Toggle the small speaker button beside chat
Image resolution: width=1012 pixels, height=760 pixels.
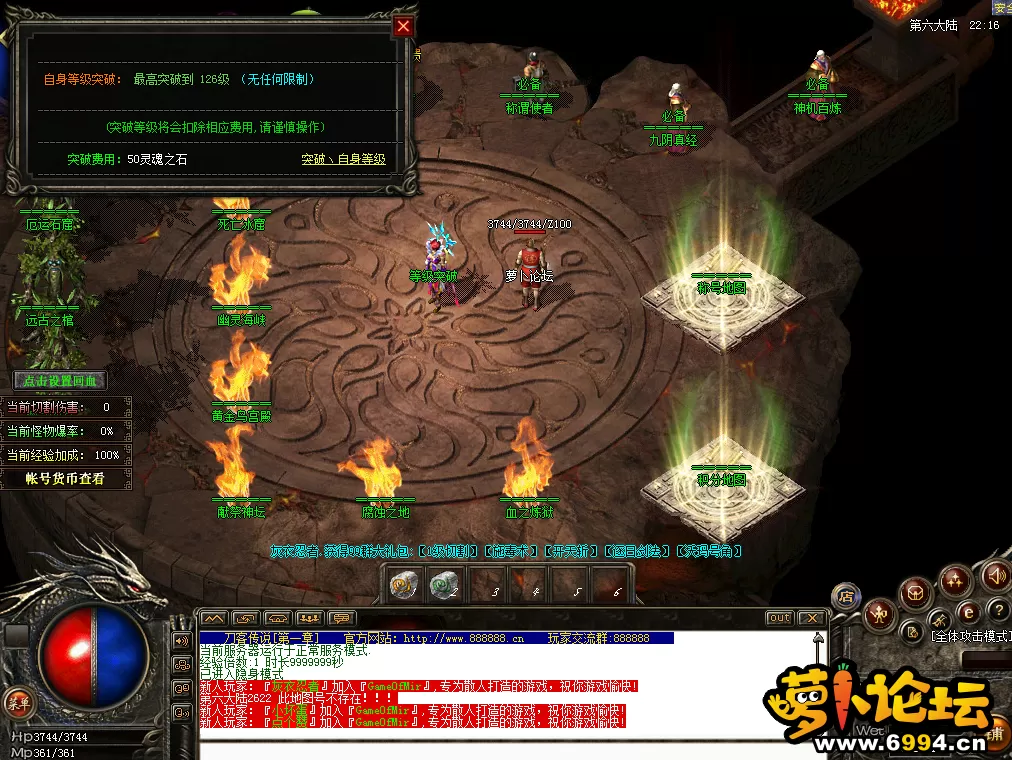coord(182,640)
